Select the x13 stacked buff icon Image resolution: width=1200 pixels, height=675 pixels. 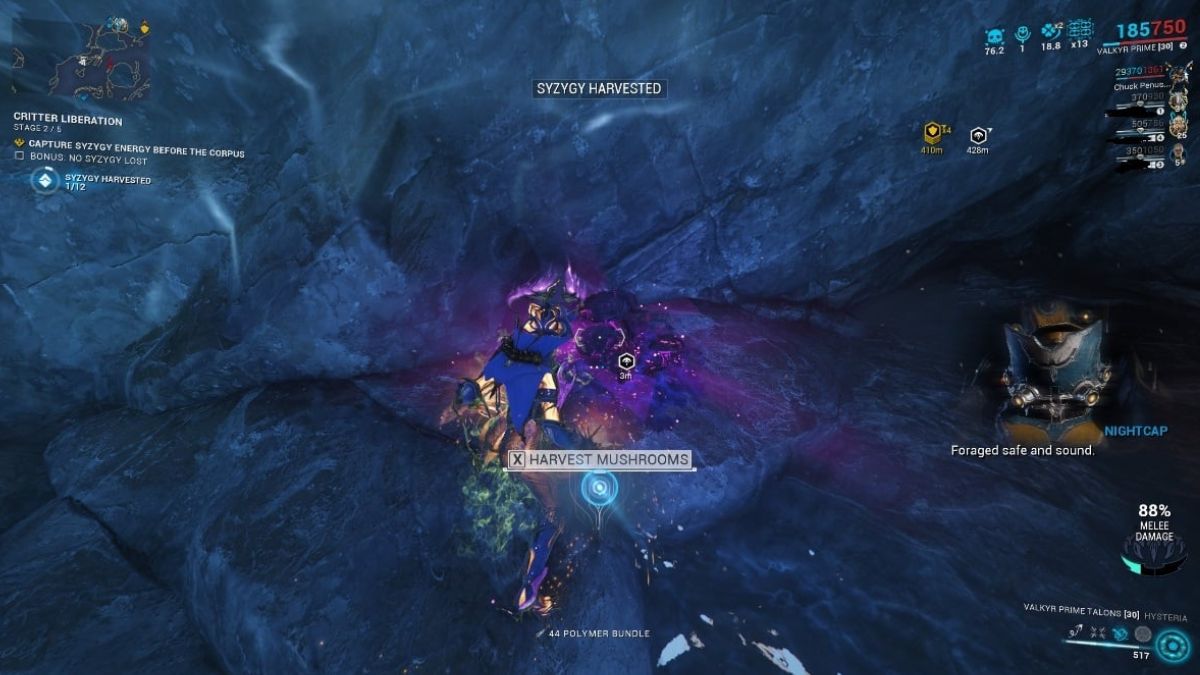1080,31
